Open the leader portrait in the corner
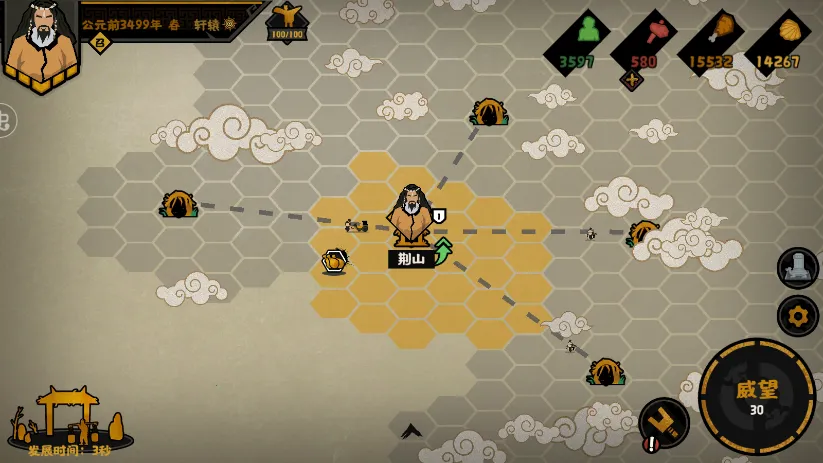The image size is (823, 463). click(41, 42)
